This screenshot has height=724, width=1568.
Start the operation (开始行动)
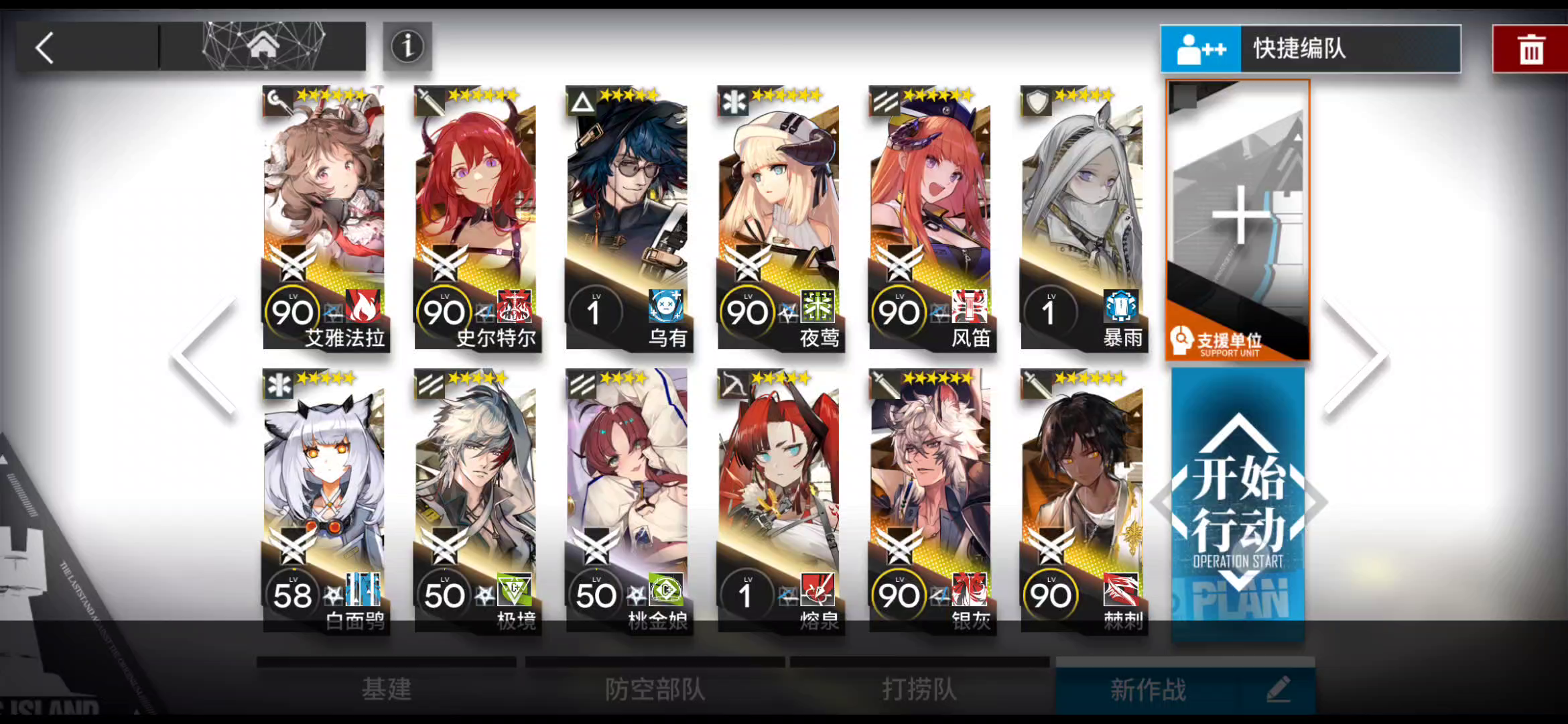[1238, 503]
